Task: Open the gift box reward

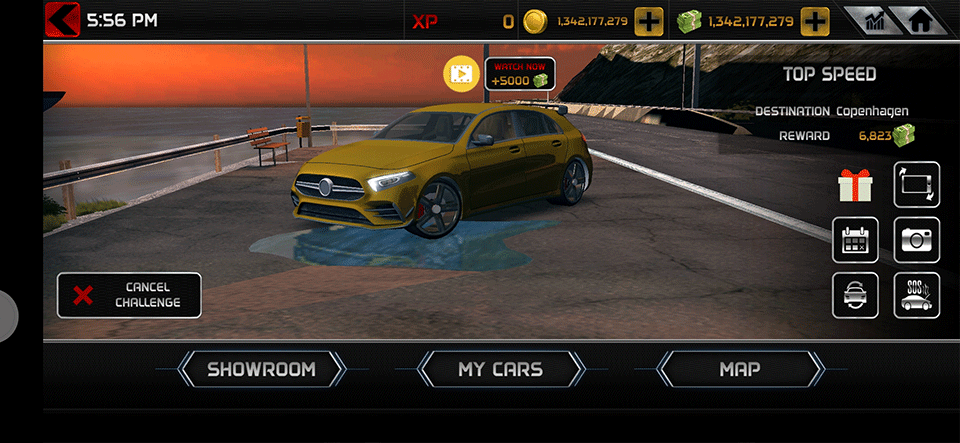Action: point(856,185)
